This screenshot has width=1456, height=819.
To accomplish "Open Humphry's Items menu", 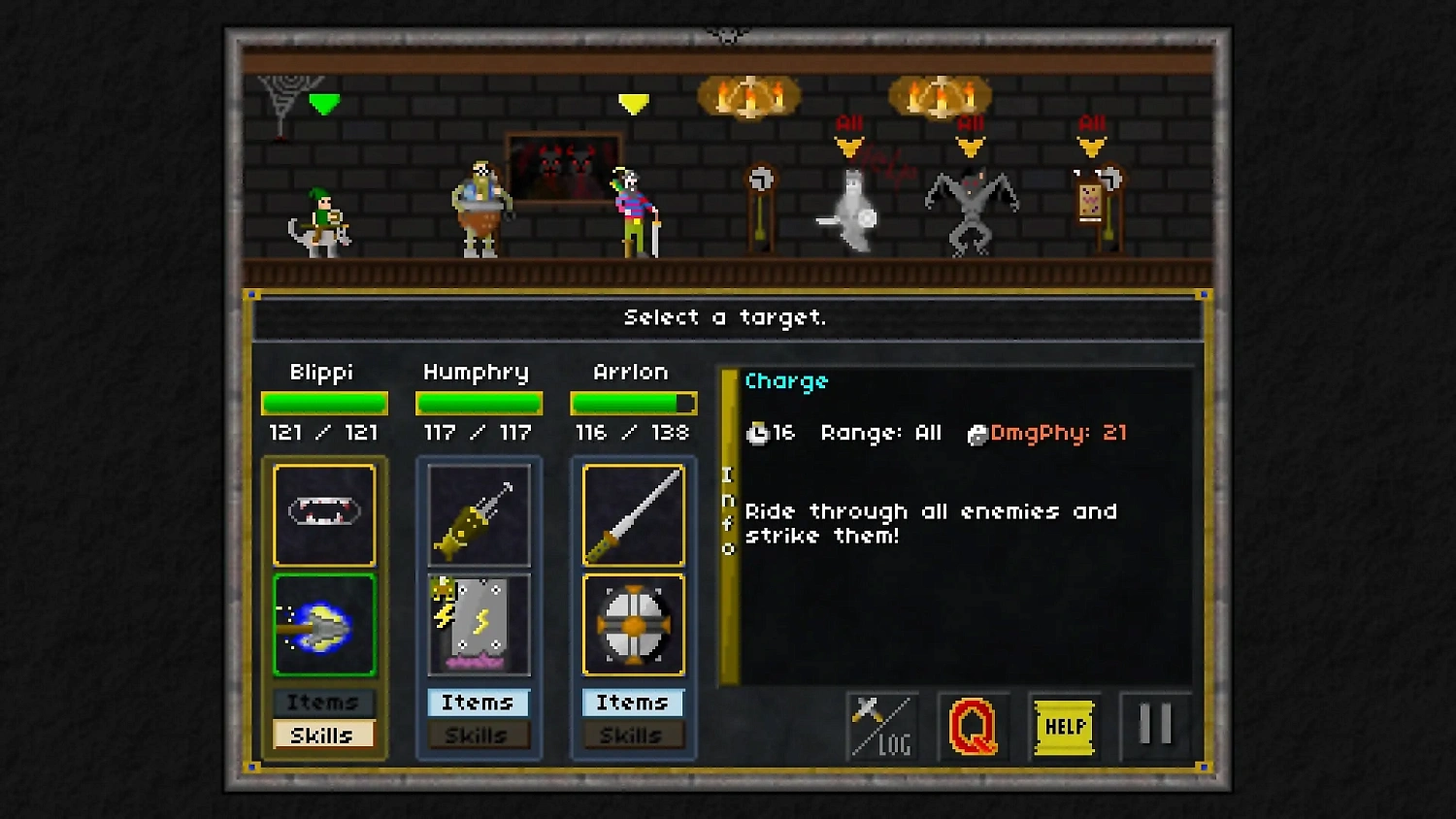I will pyautogui.click(x=478, y=702).
